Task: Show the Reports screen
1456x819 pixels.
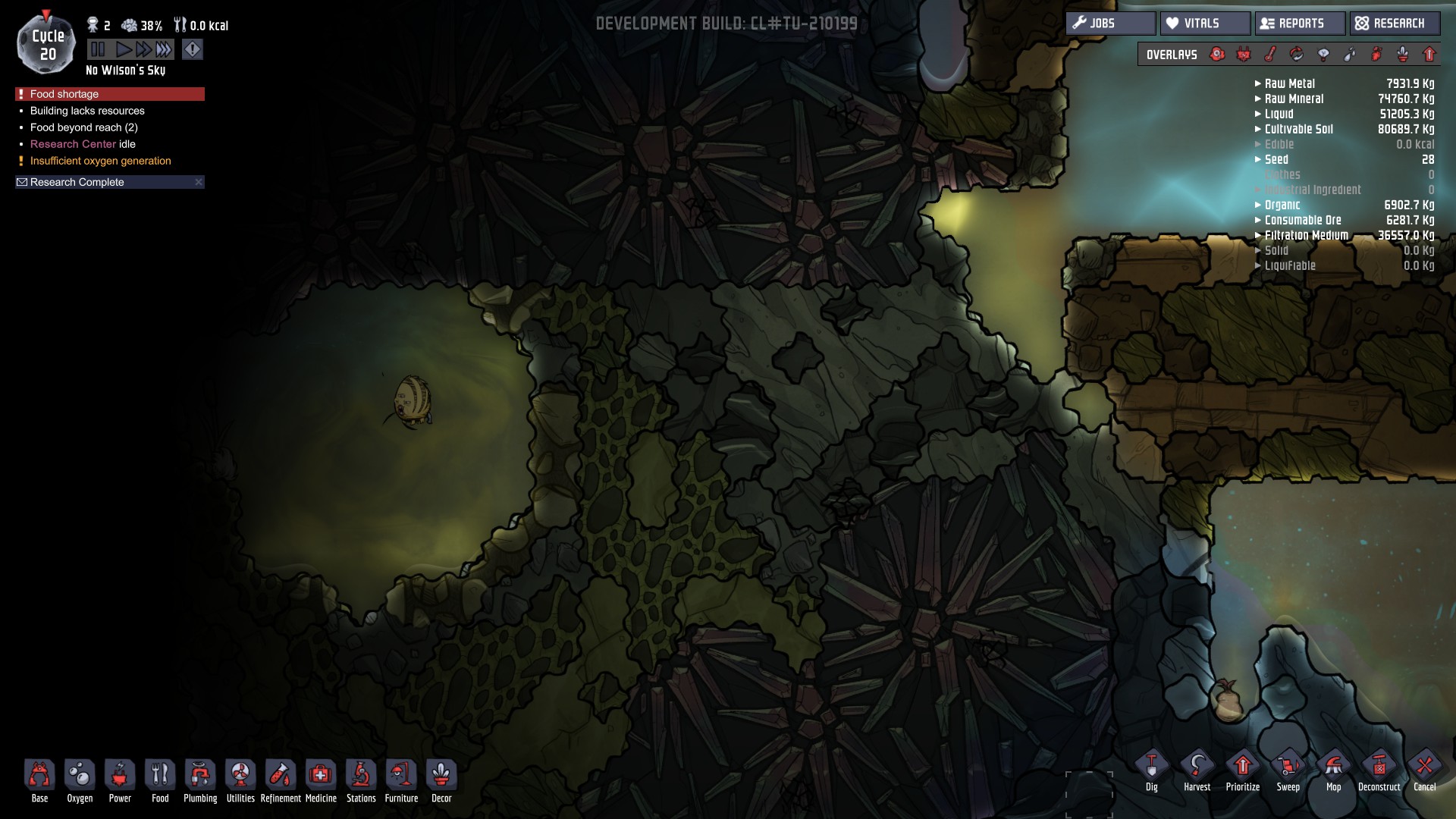Action: point(1300,24)
